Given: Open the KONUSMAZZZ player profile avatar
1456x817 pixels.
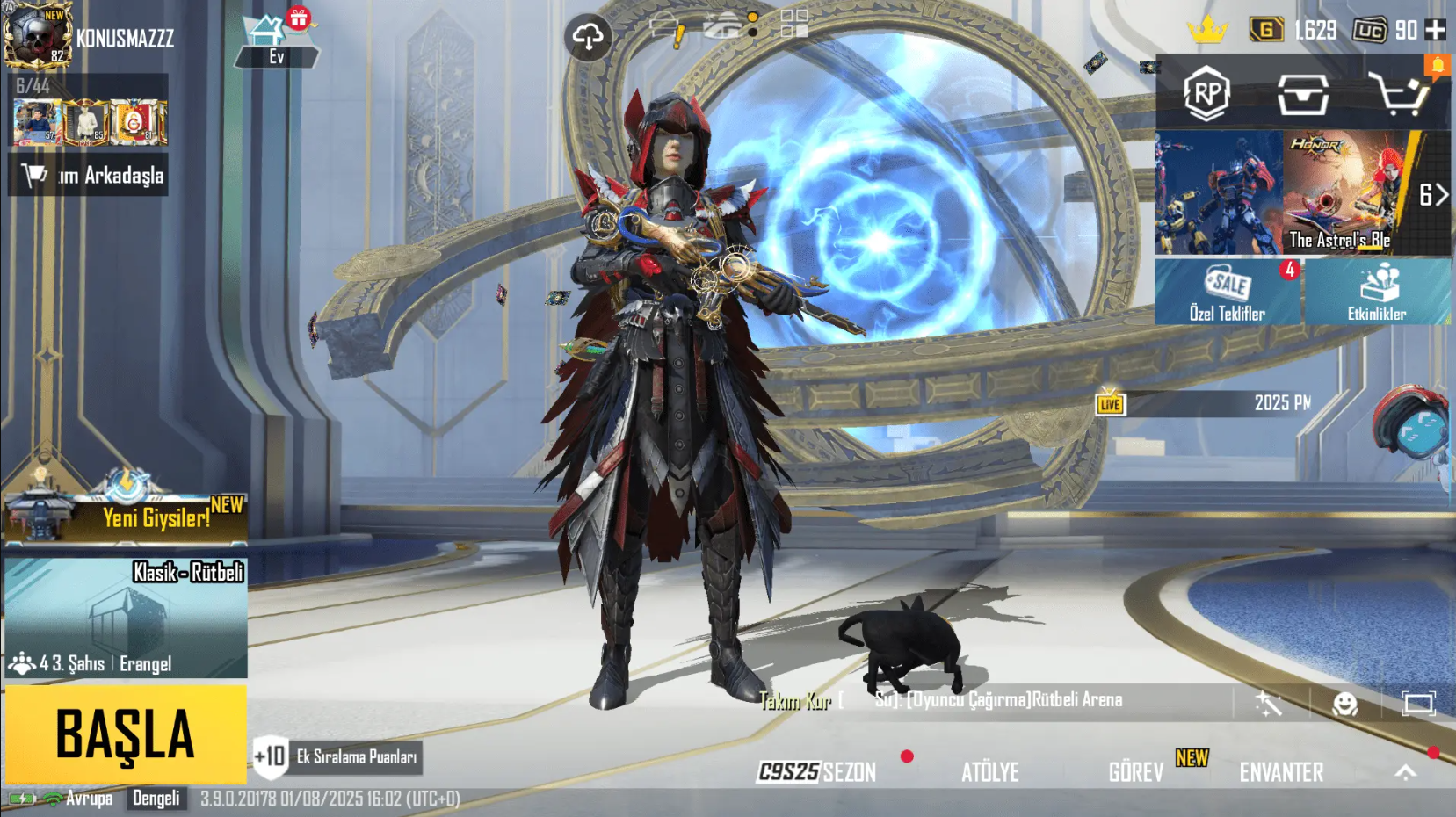Looking at the screenshot, I should pyautogui.click(x=37, y=35).
